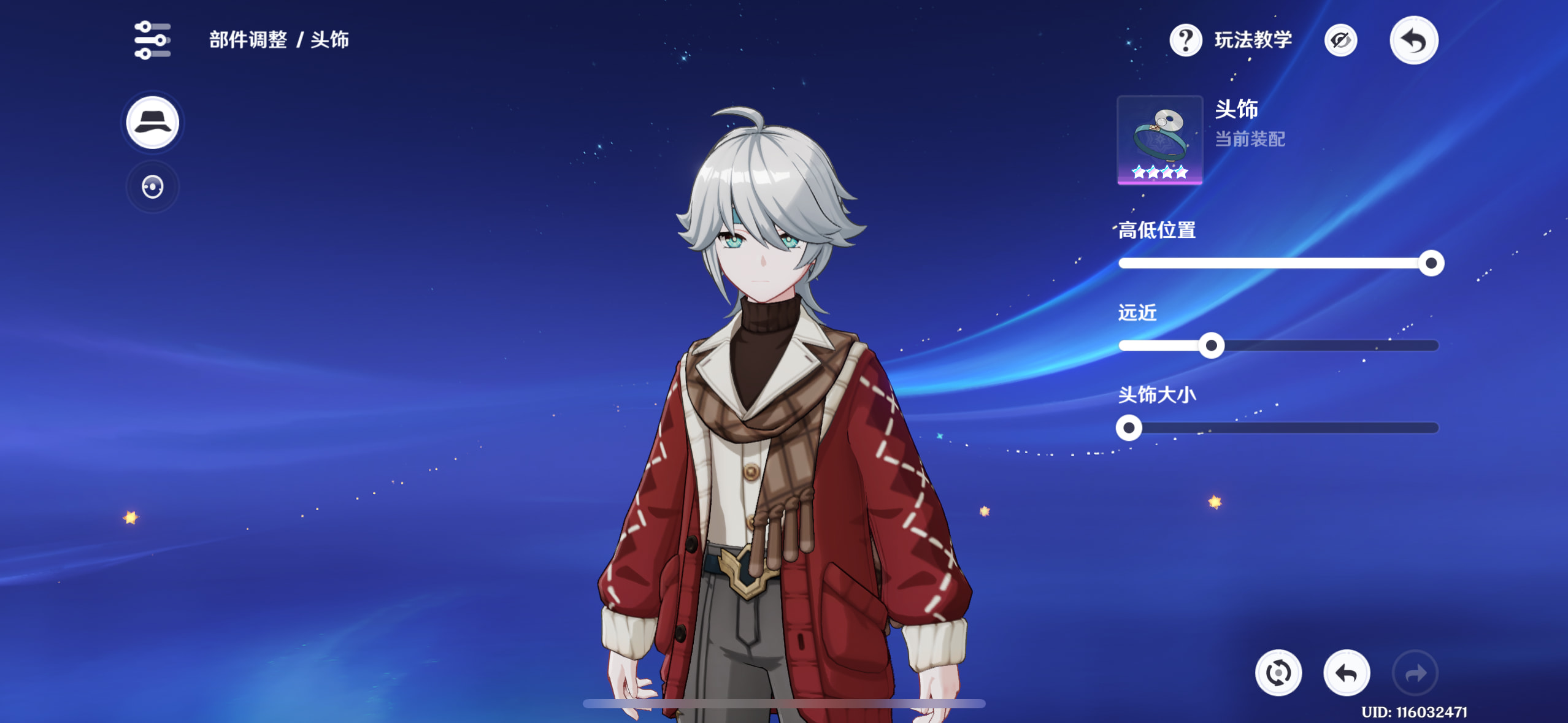
Task: Go back with the top-right return arrow
Action: coord(1413,40)
